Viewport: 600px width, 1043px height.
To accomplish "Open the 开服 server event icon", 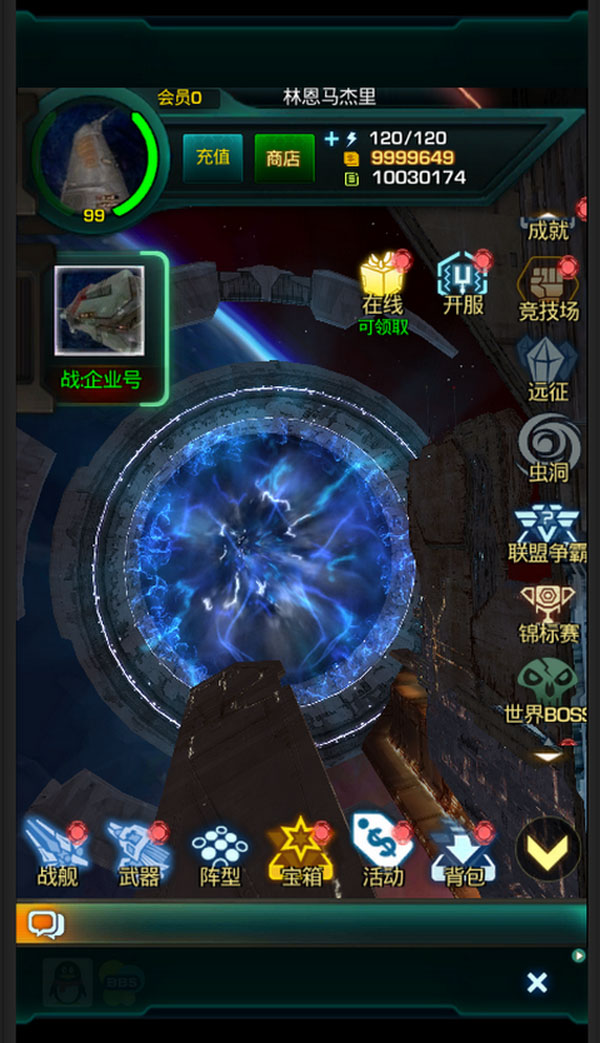I will [x=462, y=281].
